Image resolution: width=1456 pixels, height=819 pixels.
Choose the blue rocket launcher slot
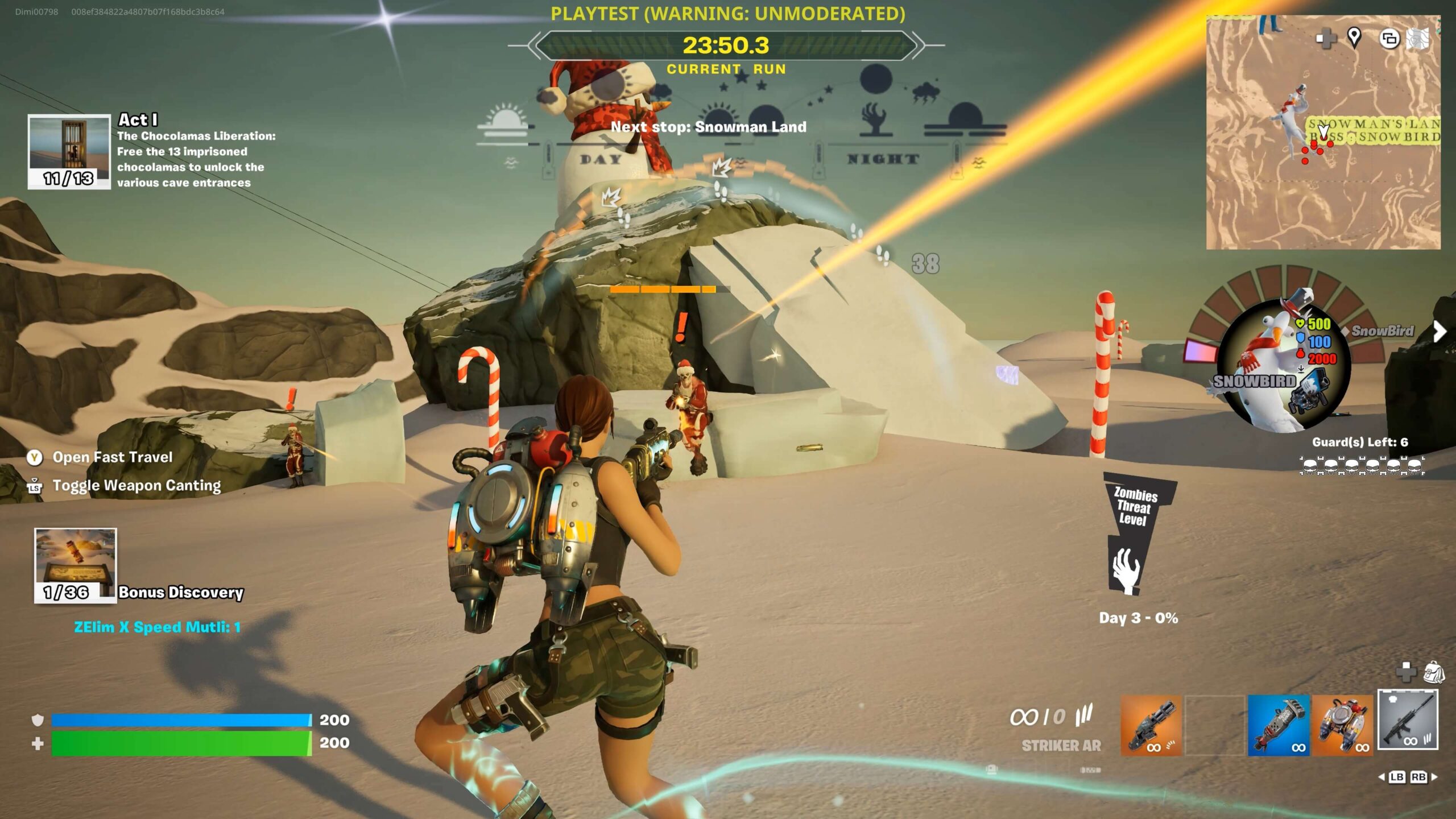click(x=1278, y=725)
